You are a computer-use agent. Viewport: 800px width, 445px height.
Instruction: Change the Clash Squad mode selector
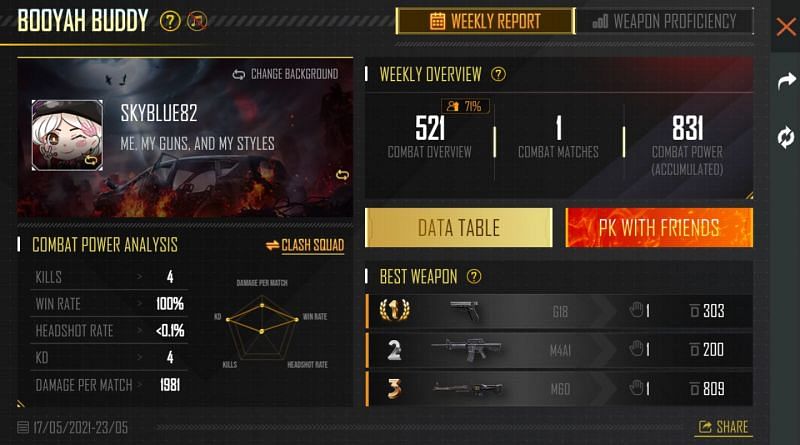pyautogui.click(x=305, y=245)
